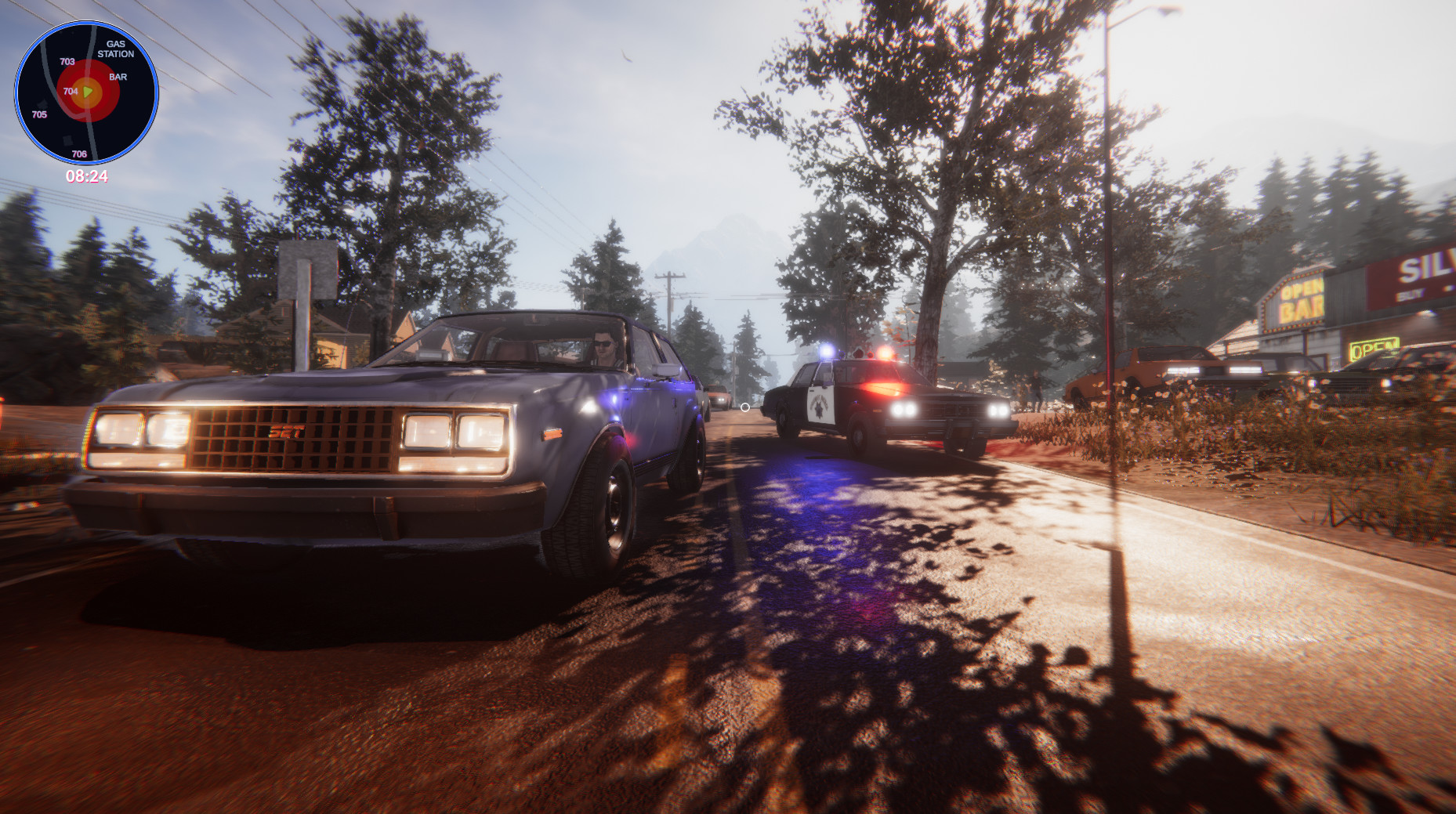
Task: Click road number 705 on the minimap
Action: click(39, 114)
